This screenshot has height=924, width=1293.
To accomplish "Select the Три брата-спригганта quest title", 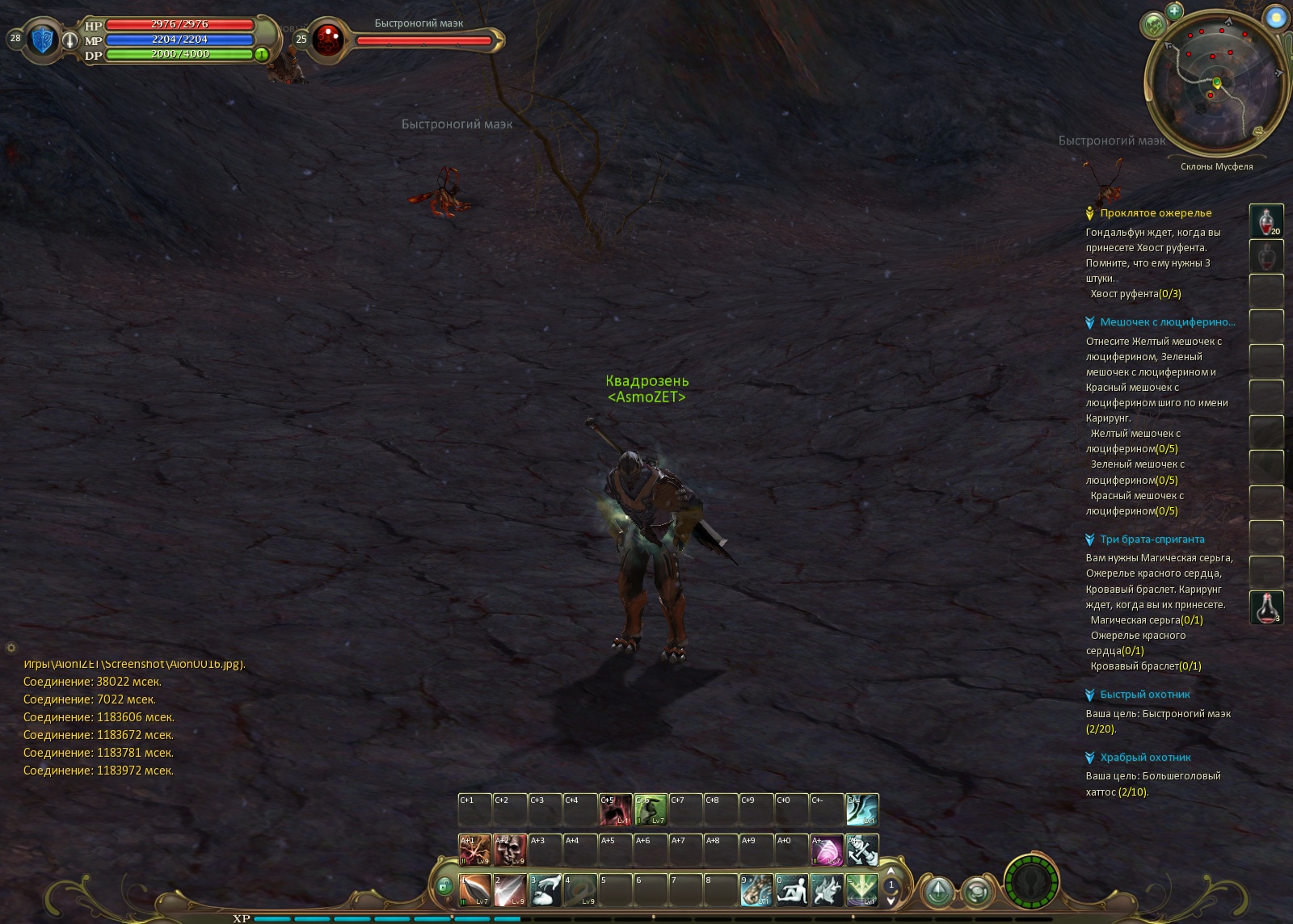I will pos(1152,540).
